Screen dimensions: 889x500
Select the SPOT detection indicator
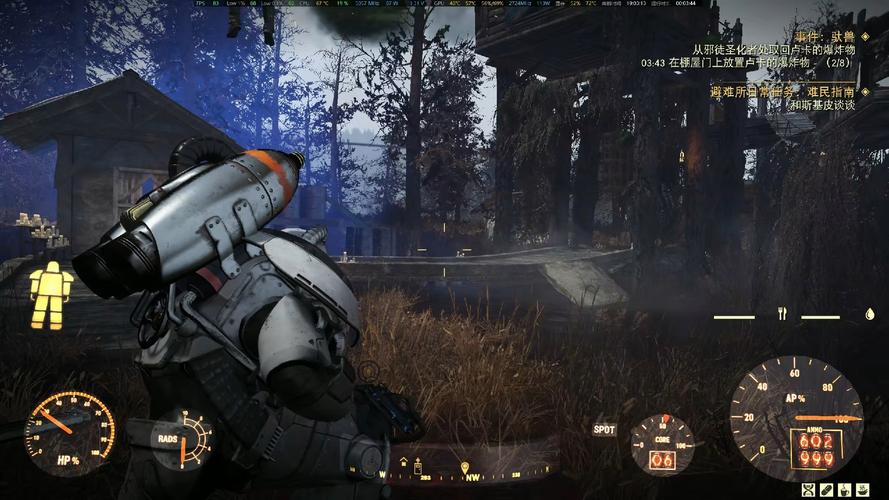point(604,430)
